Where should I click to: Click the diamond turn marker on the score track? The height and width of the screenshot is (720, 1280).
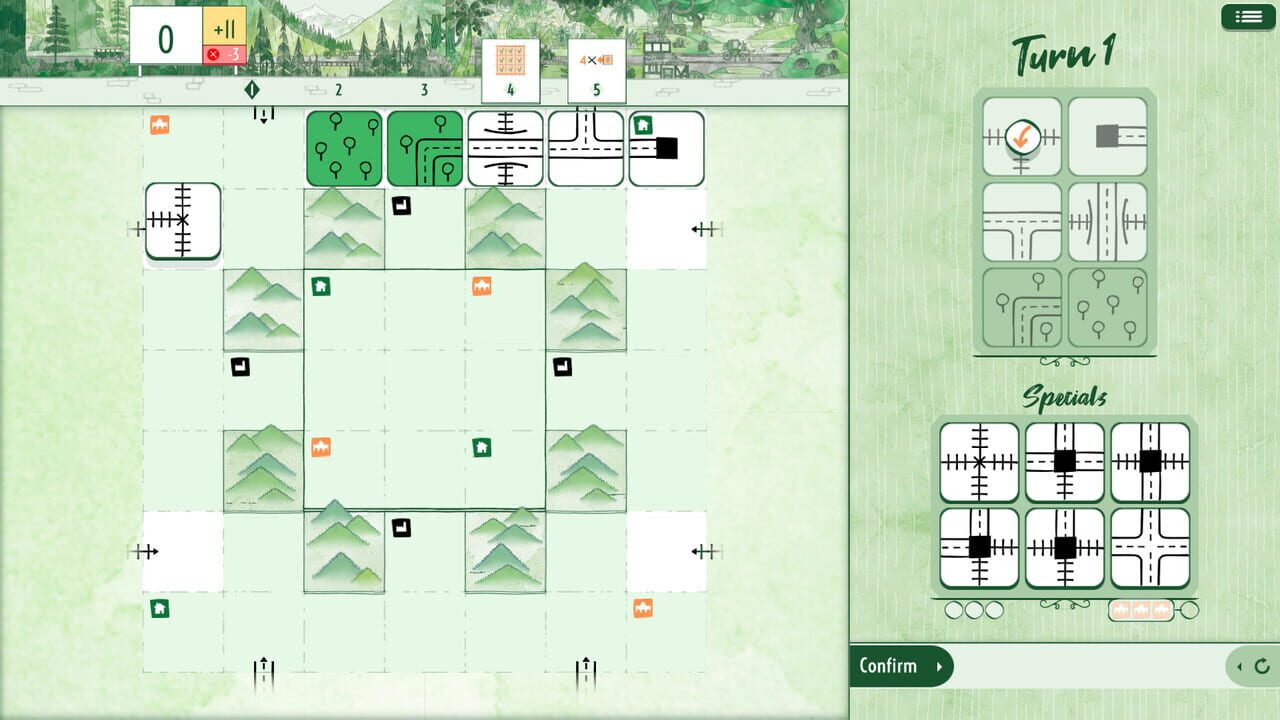tap(252, 89)
